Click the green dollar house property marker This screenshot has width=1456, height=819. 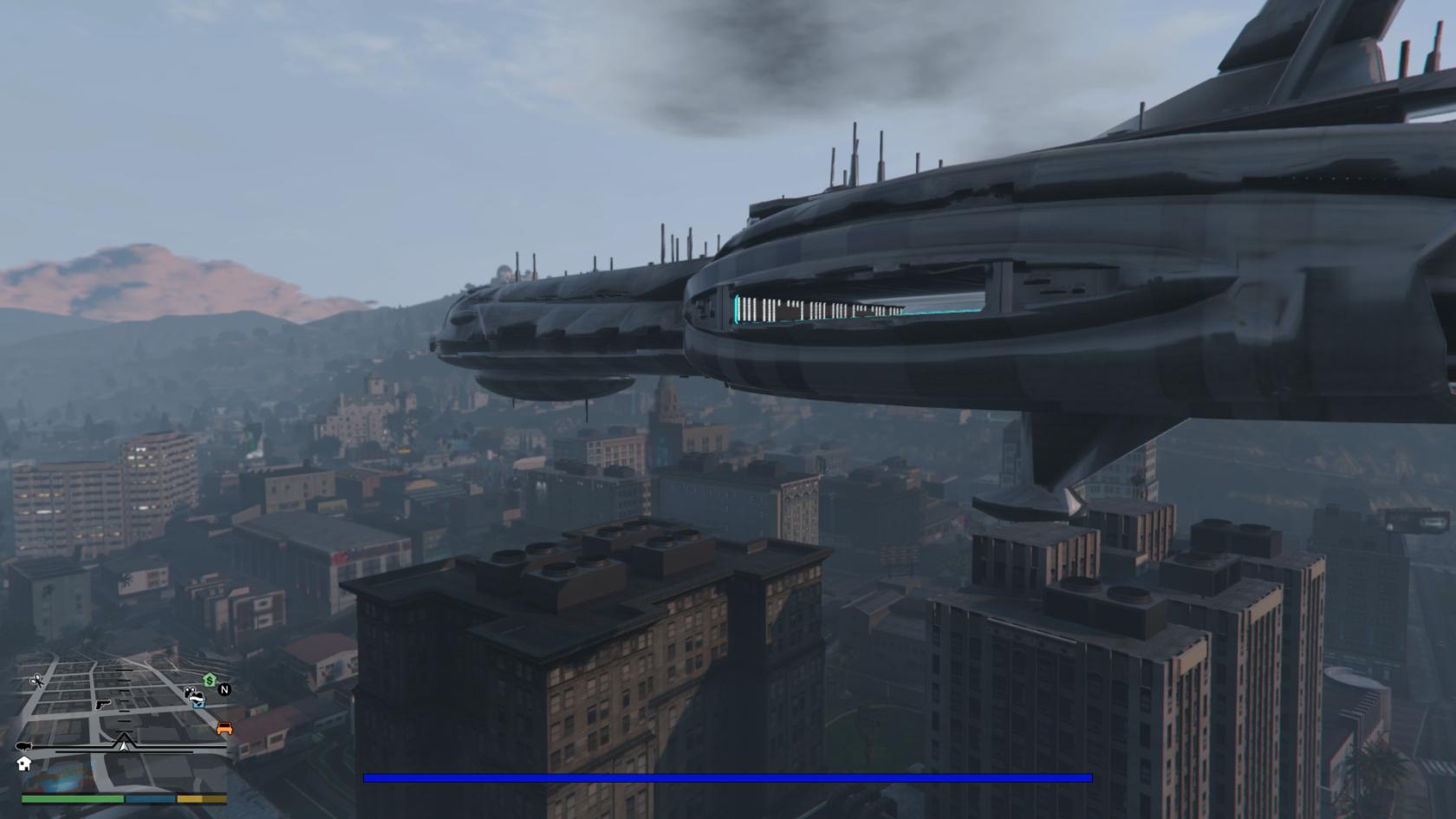[209, 679]
